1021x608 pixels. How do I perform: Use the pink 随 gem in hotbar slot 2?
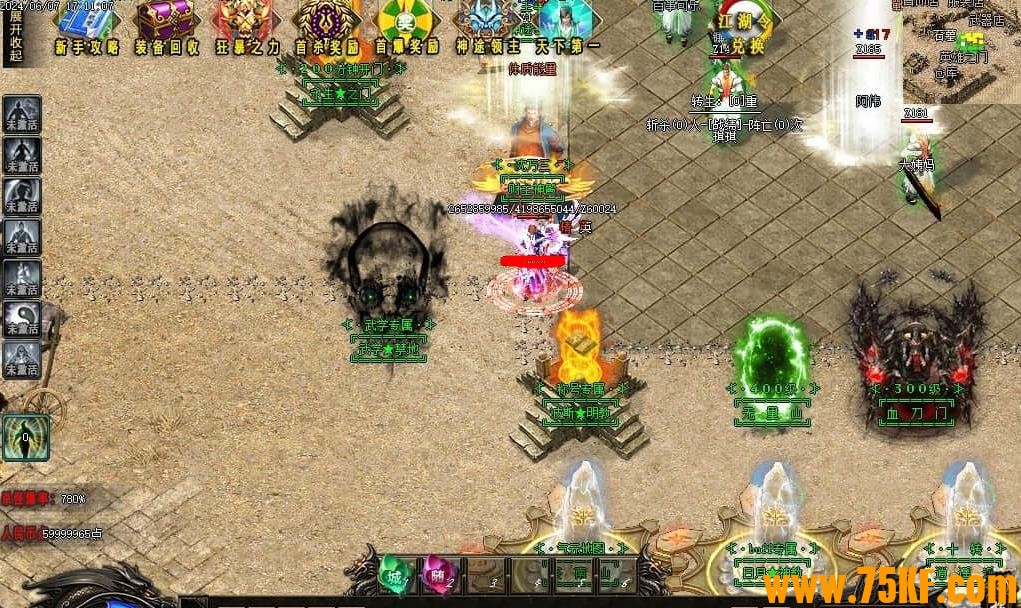[437, 574]
